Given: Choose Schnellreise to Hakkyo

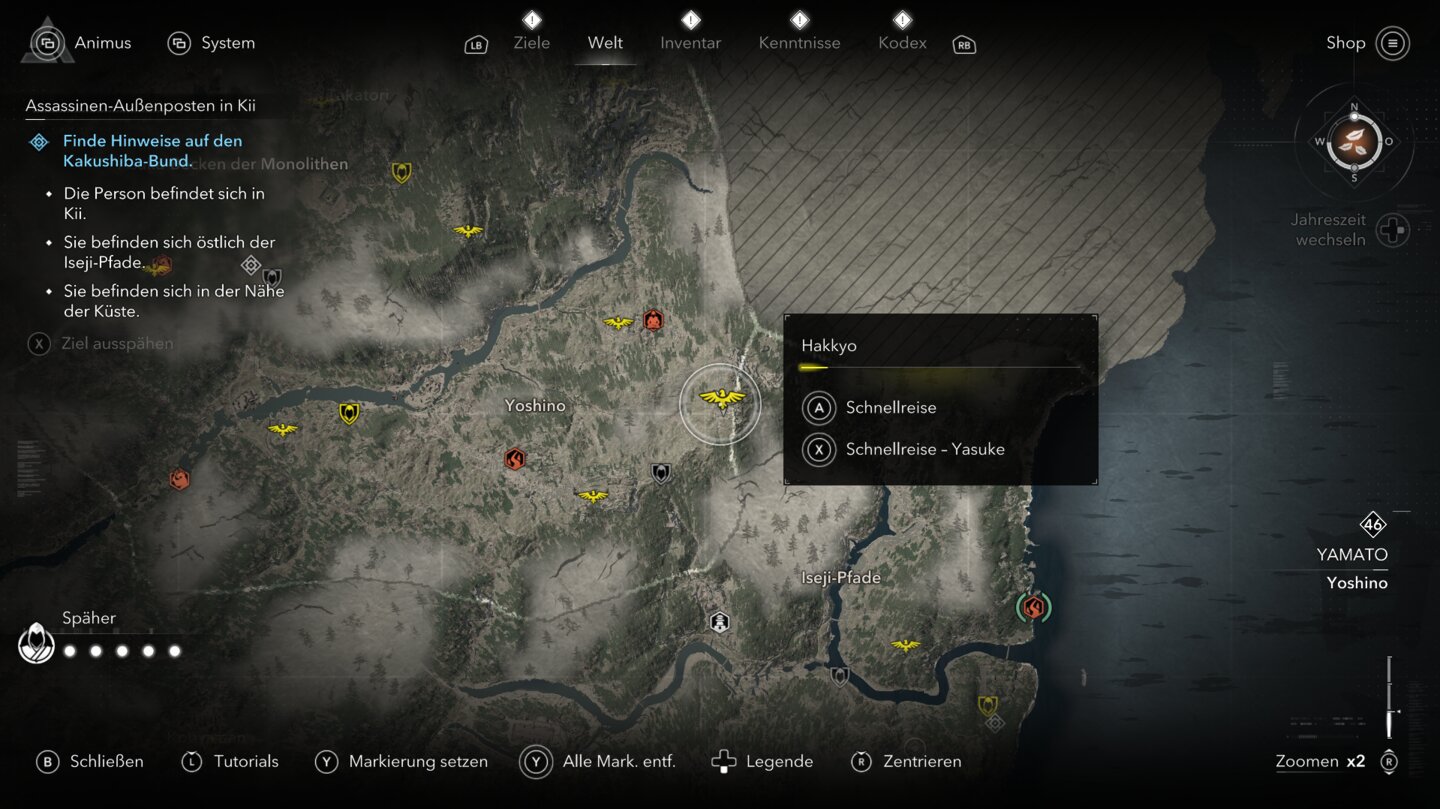Looking at the screenshot, I should pos(890,408).
